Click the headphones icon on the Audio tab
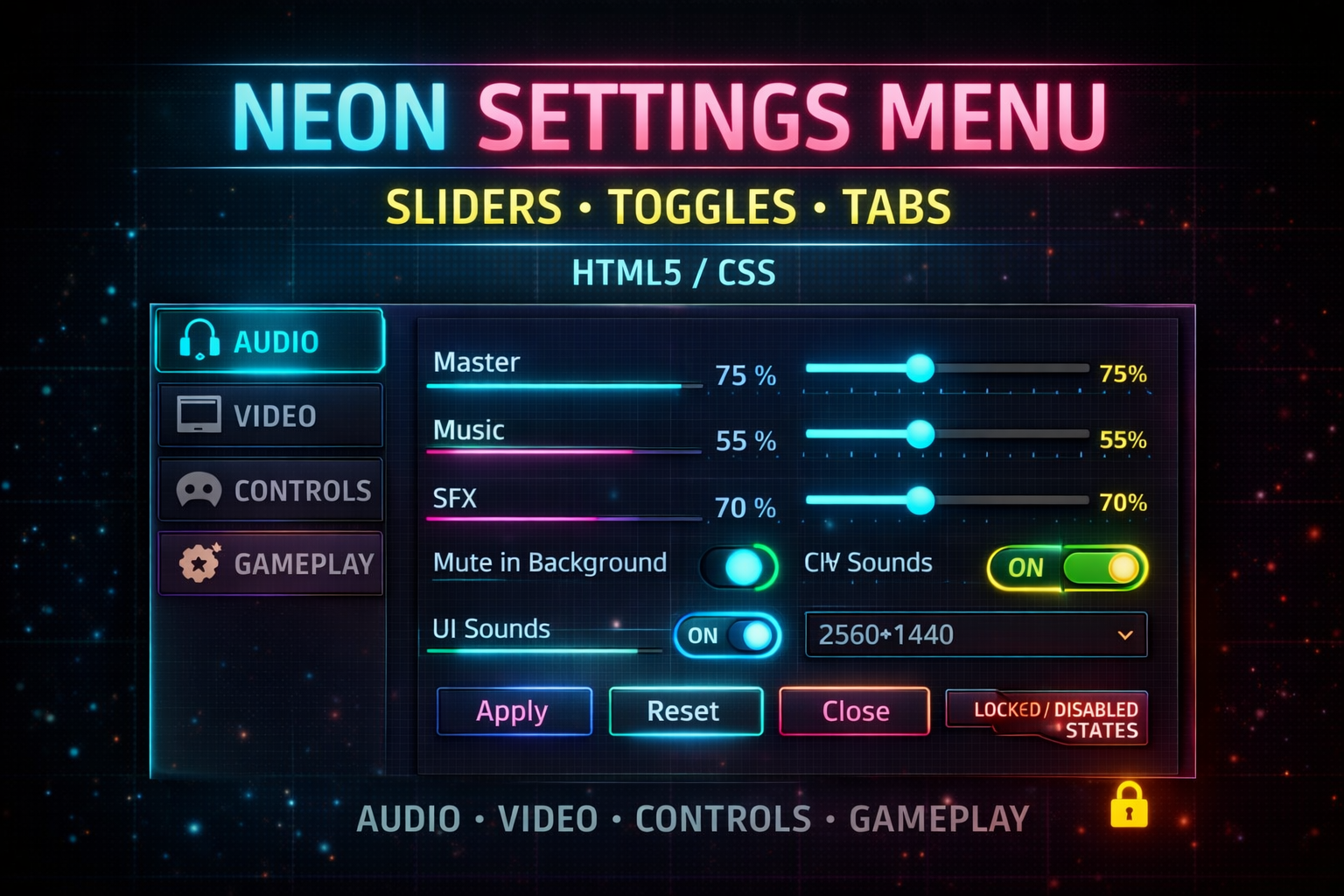 [199, 341]
